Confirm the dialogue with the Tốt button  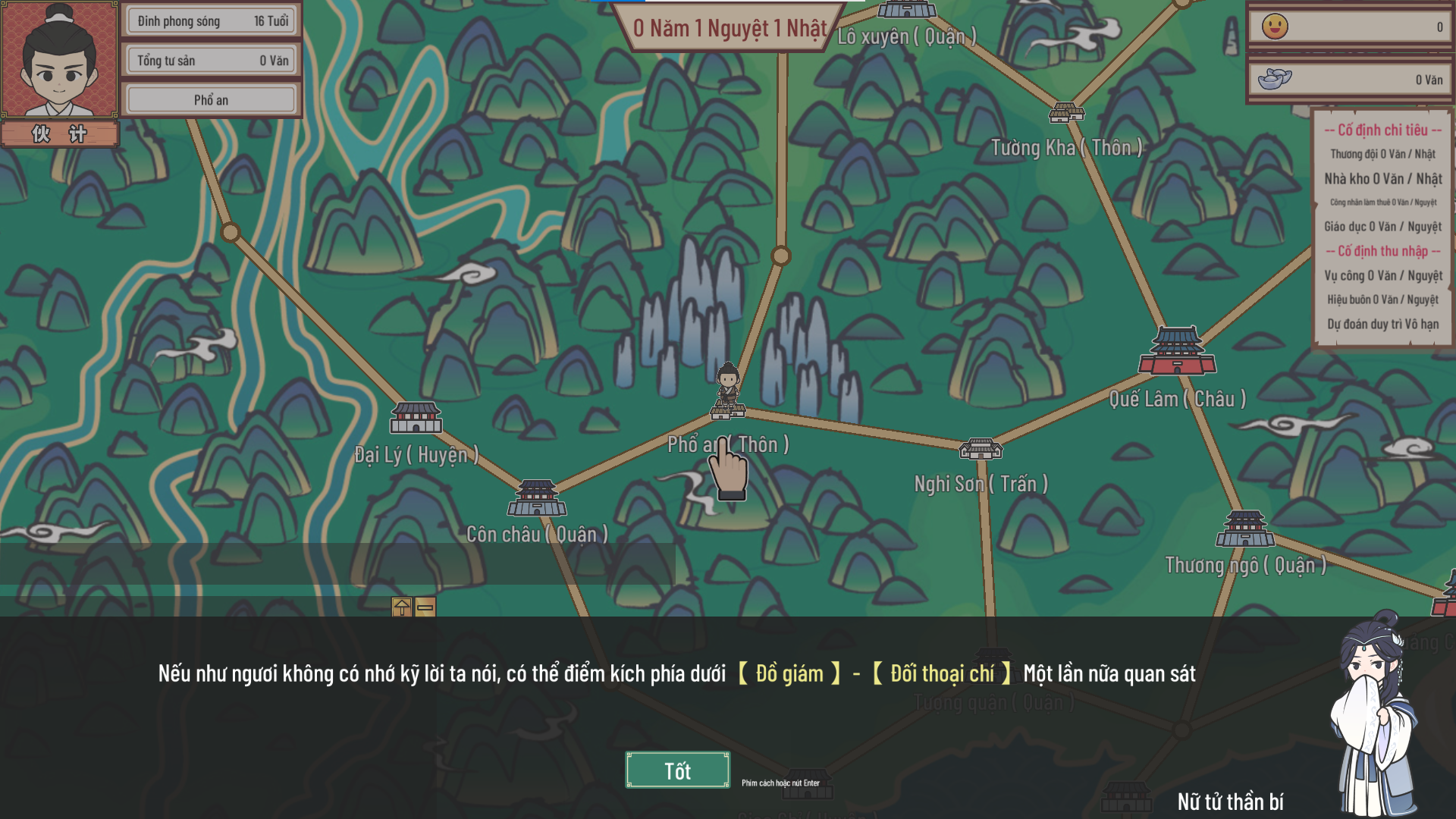click(677, 770)
